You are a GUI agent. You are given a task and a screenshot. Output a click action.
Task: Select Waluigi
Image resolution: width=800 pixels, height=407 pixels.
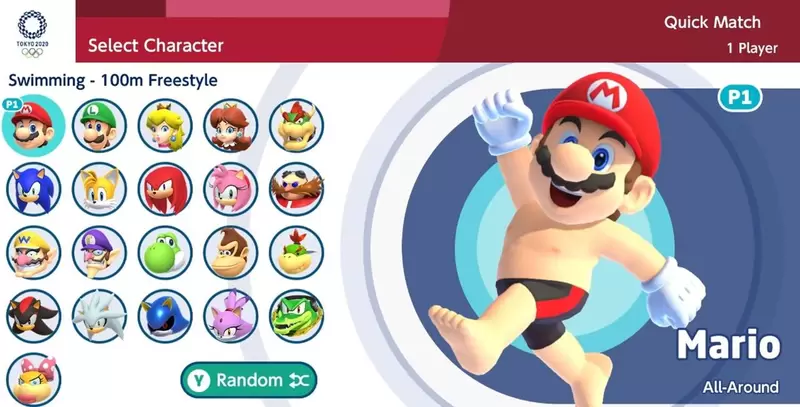100,253
